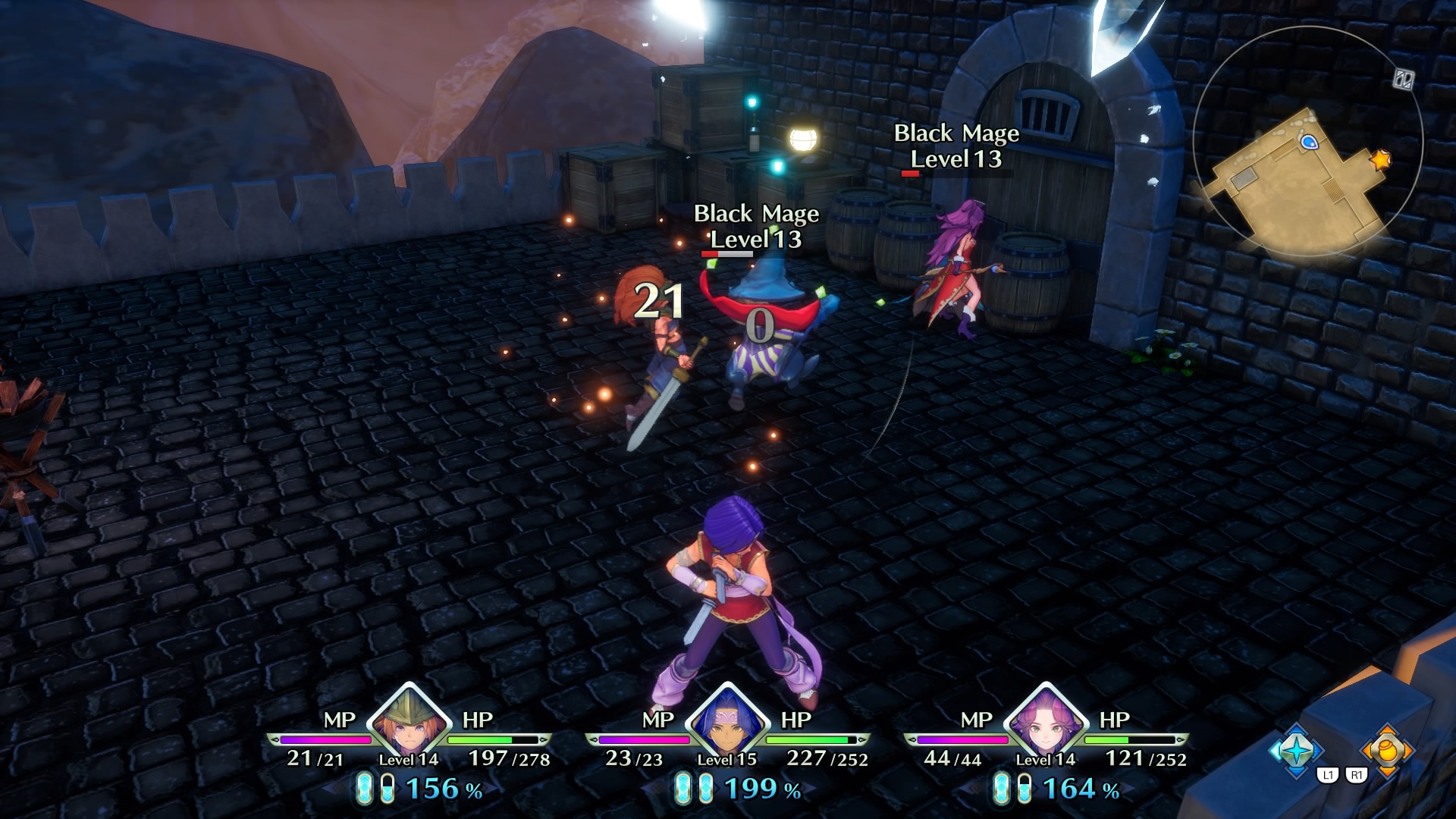The width and height of the screenshot is (1456, 819).
Task: Open the blue star class strike shortcut
Action: pyautogui.click(x=1296, y=749)
